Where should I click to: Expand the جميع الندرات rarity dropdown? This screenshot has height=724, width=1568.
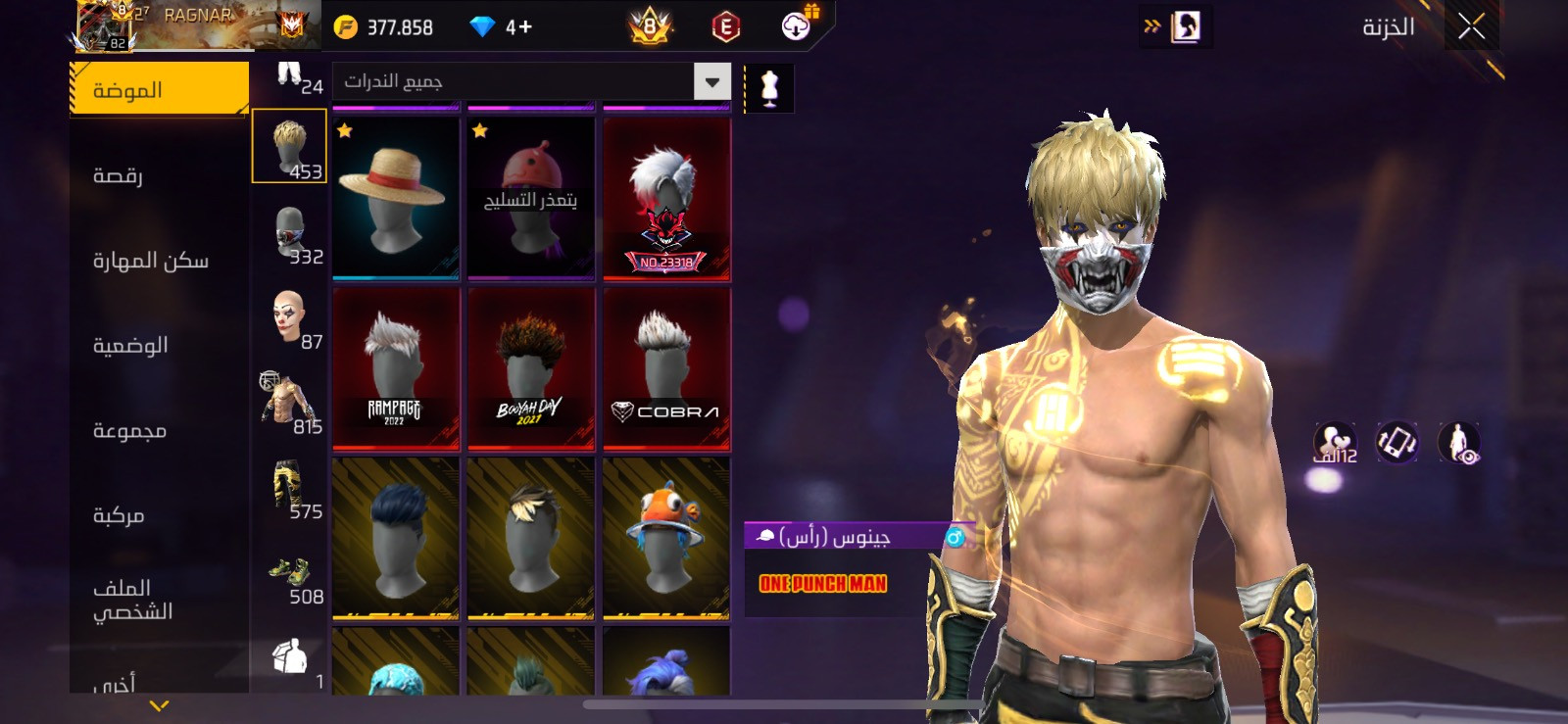pyautogui.click(x=712, y=81)
